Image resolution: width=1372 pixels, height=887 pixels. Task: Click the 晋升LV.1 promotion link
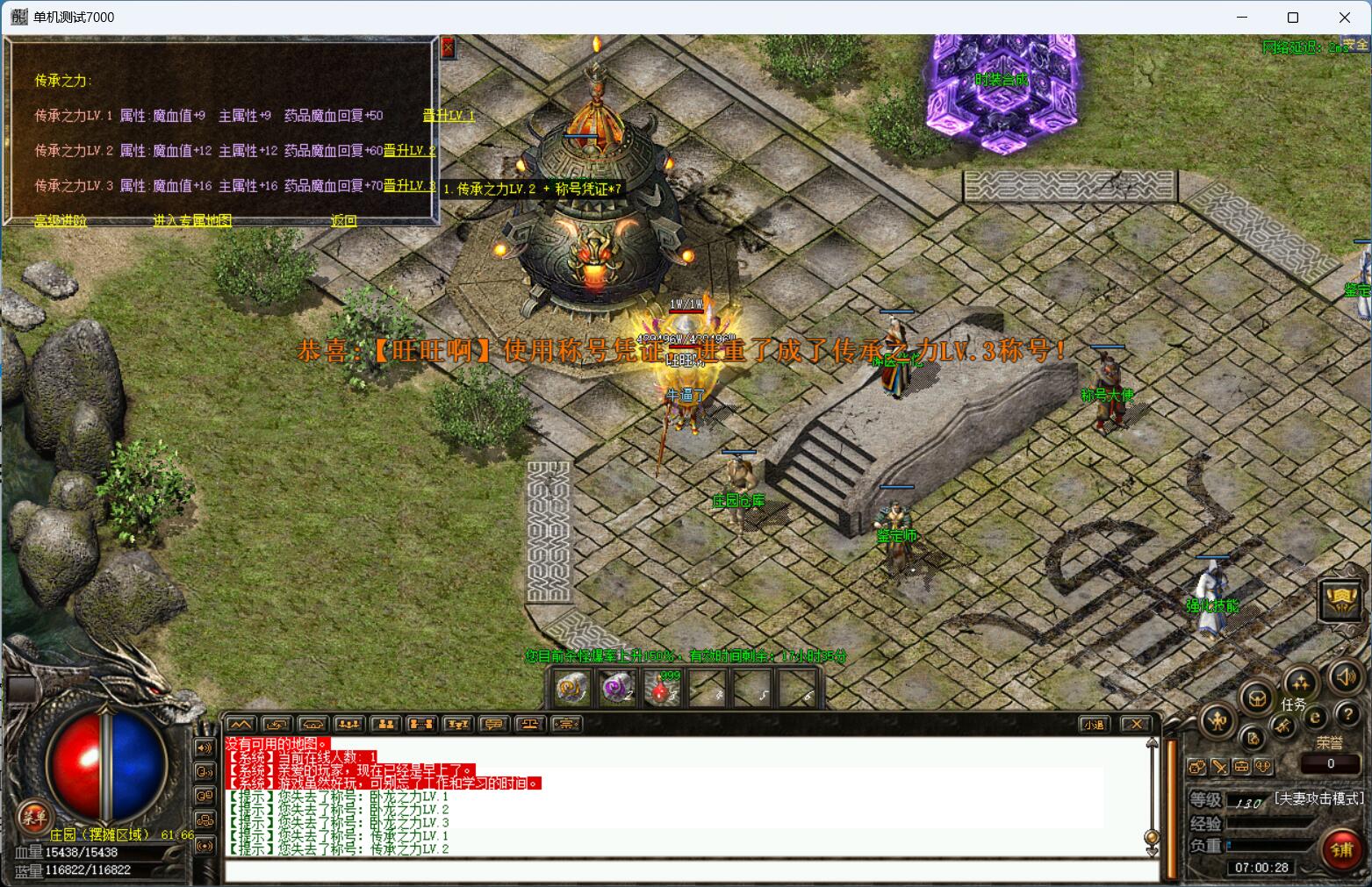449,116
